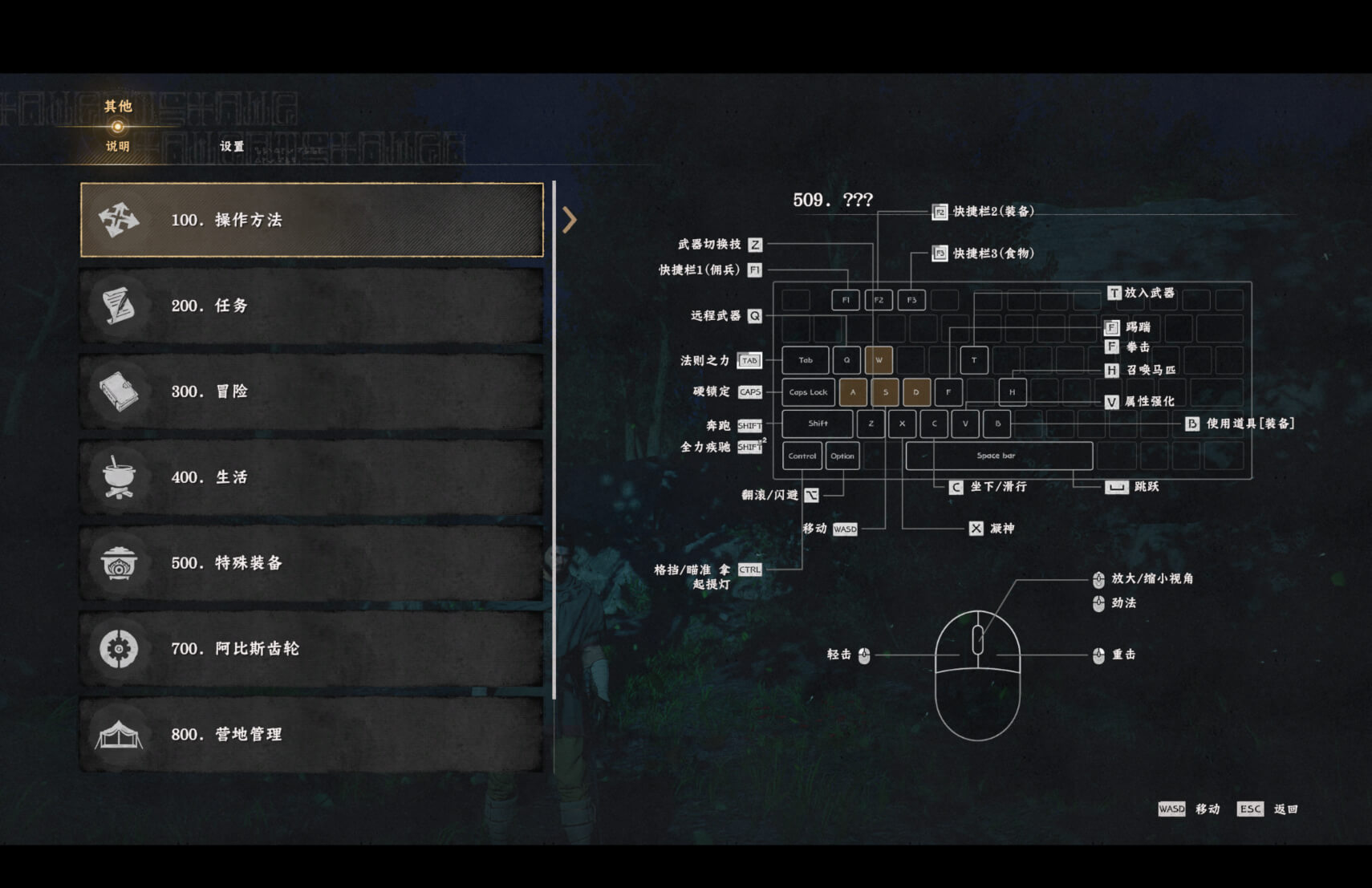Open the 100. 操作方法 entry

coord(312,220)
